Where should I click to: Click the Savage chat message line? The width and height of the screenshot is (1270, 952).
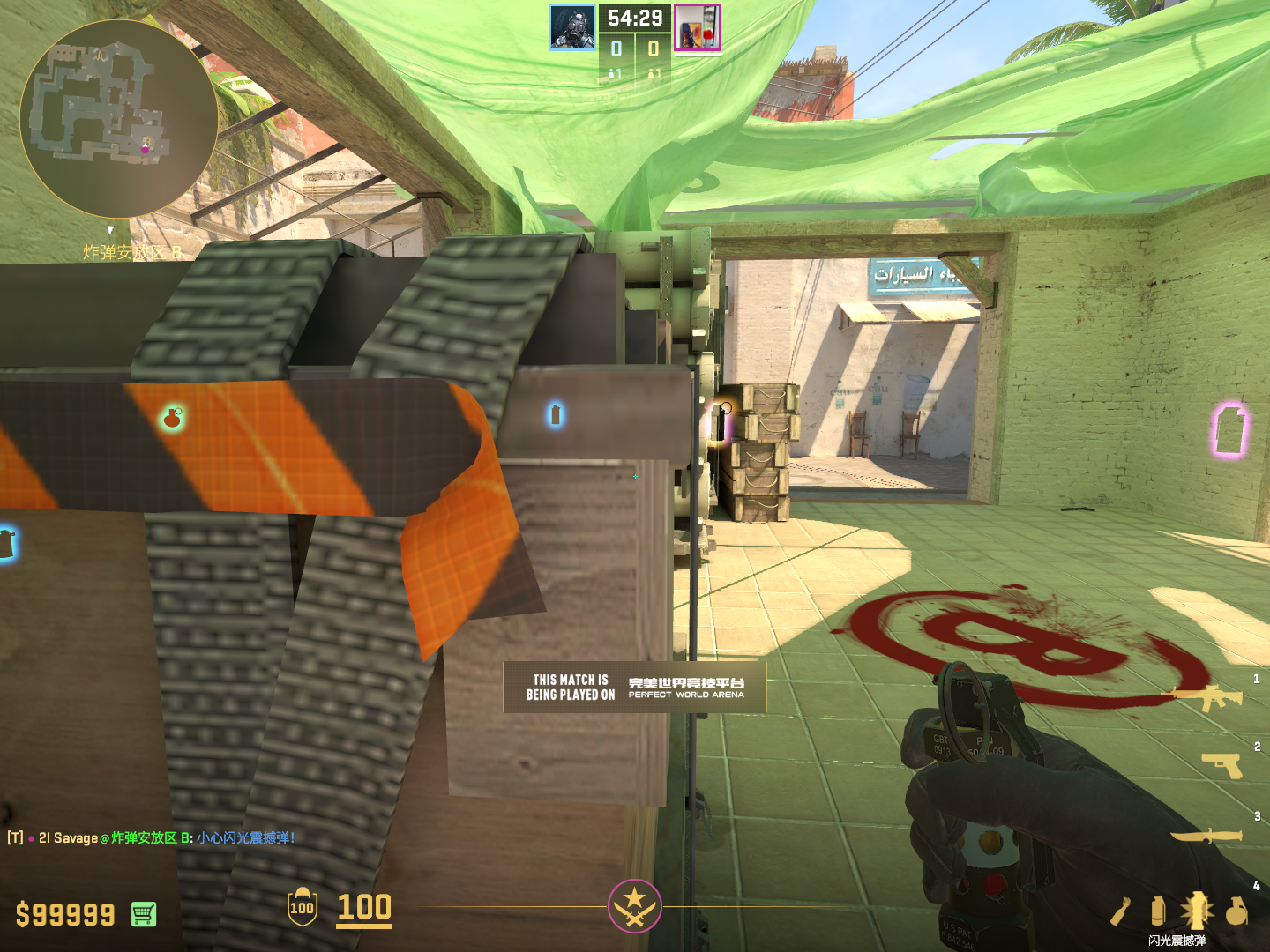click(x=152, y=837)
